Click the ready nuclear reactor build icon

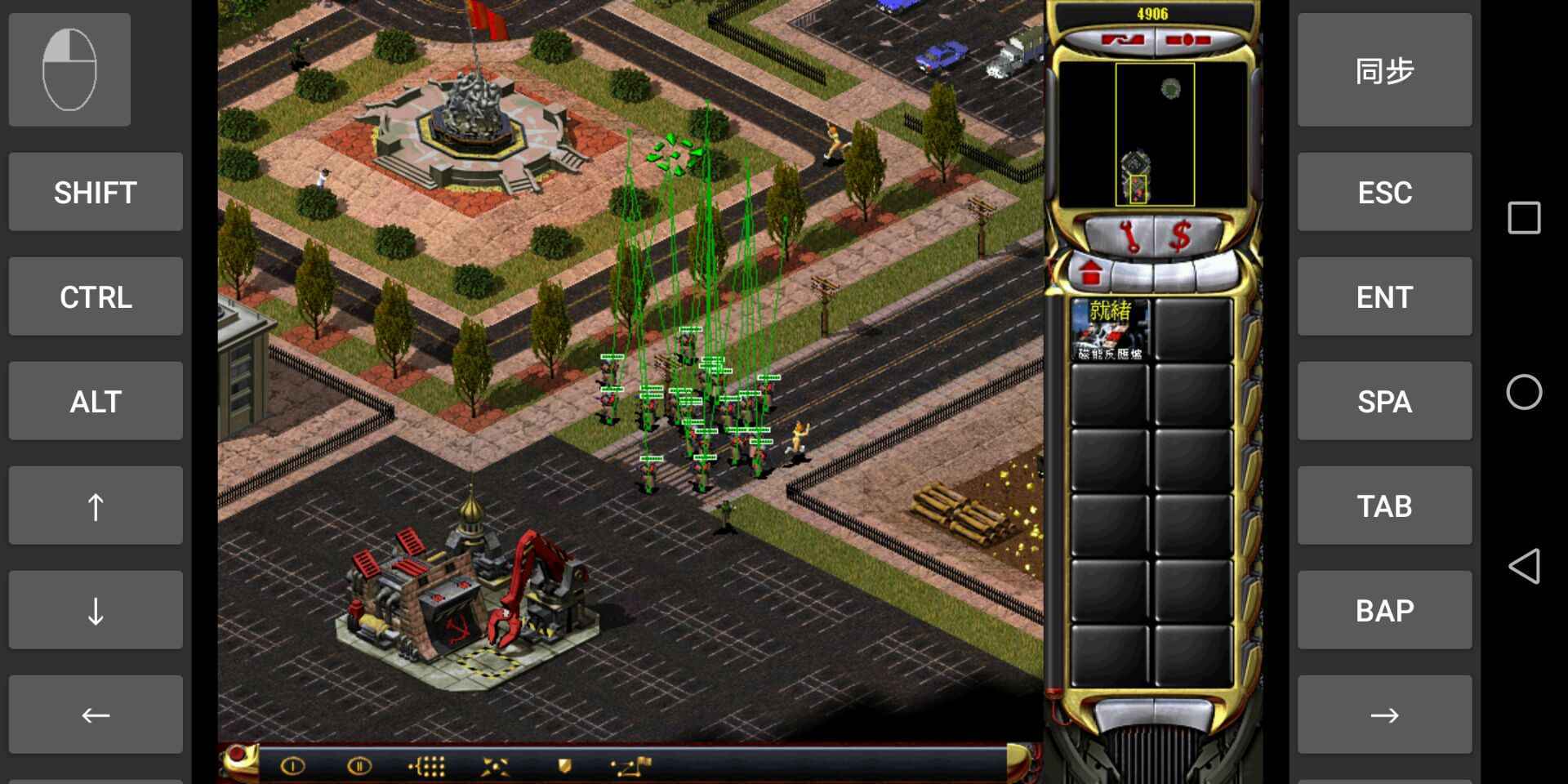click(1110, 330)
